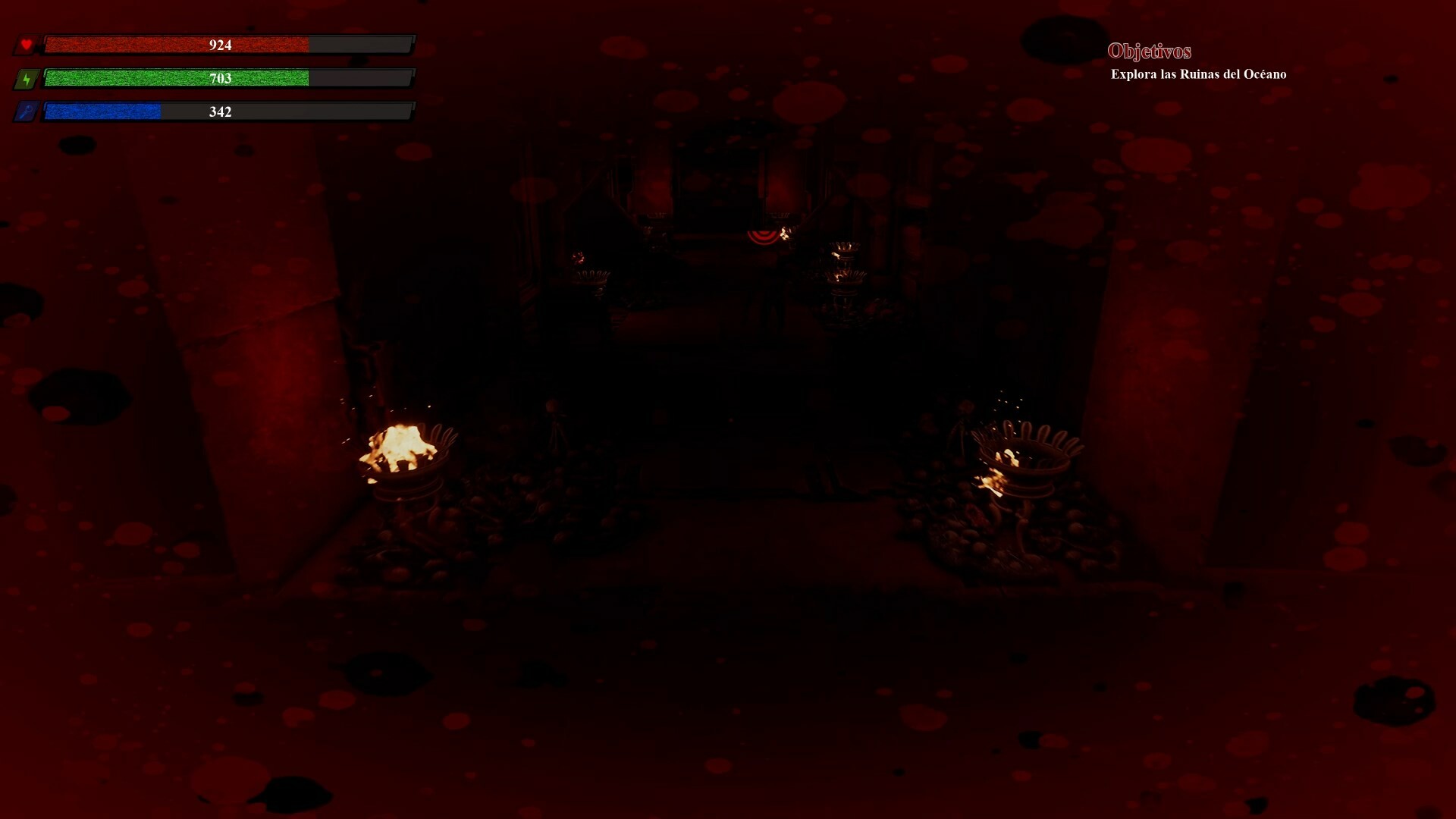
Task: Click the objective 'Explora las Ruinas del Océano'
Action: 1198,74
